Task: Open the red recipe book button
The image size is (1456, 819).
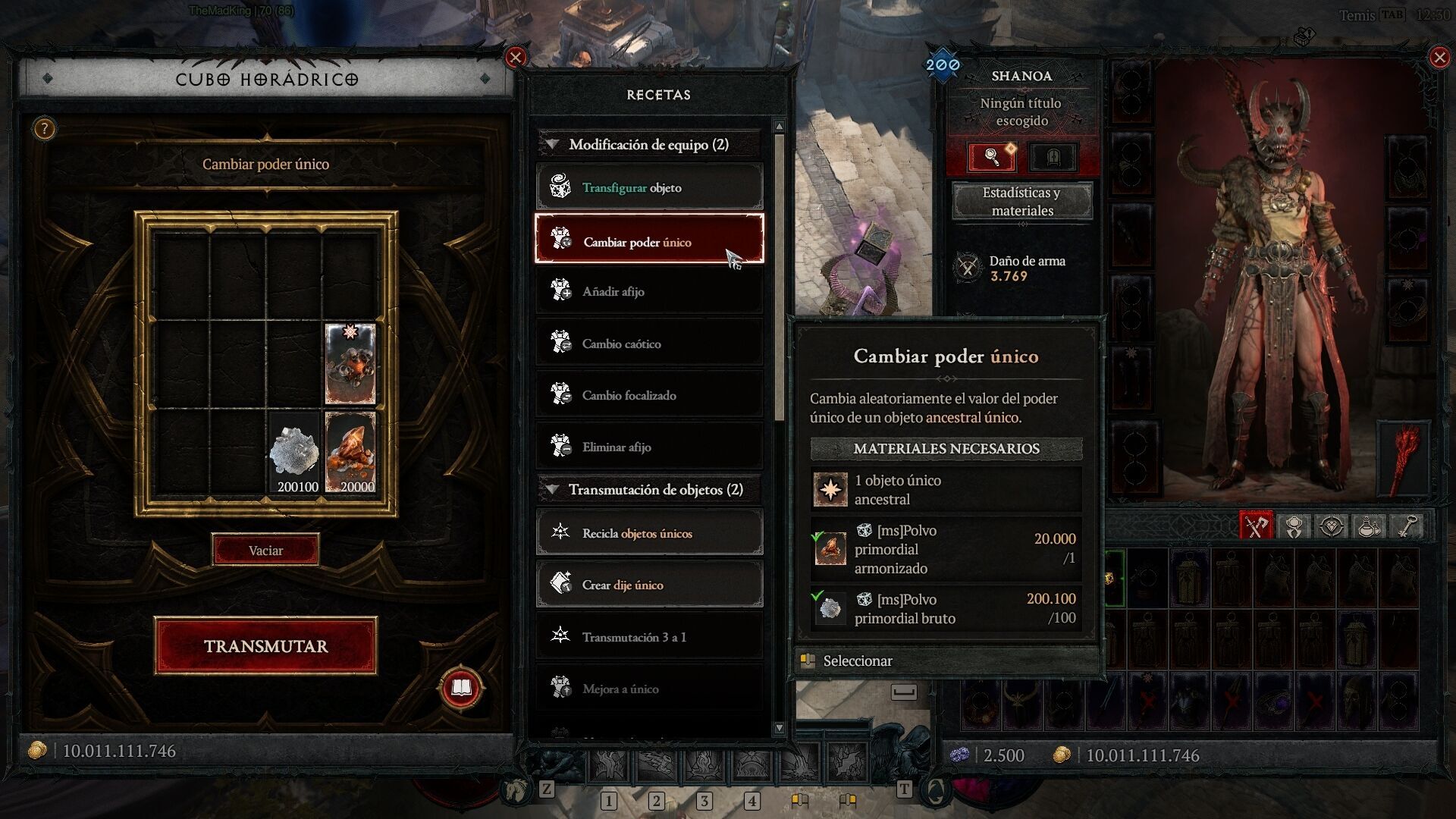Action: tap(461, 688)
